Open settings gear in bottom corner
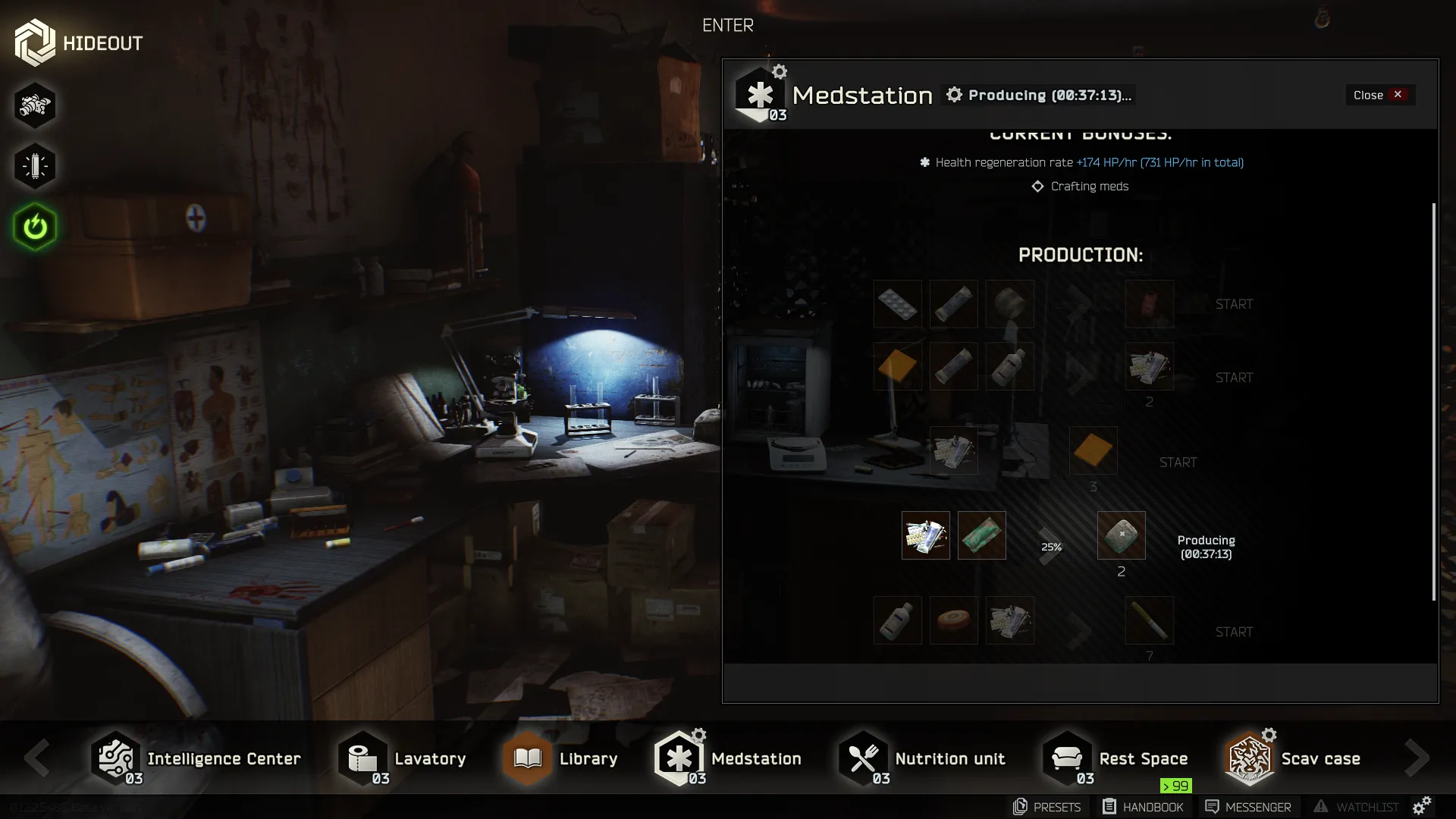This screenshot has height=819, width=1456. point(1422,805)
